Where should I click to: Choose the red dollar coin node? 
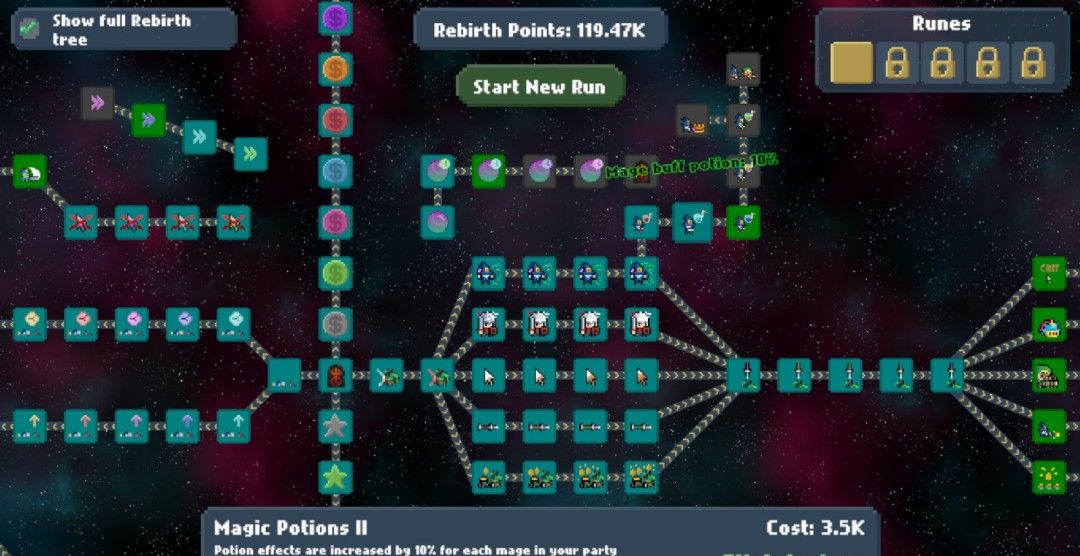[x=335, y=120]
